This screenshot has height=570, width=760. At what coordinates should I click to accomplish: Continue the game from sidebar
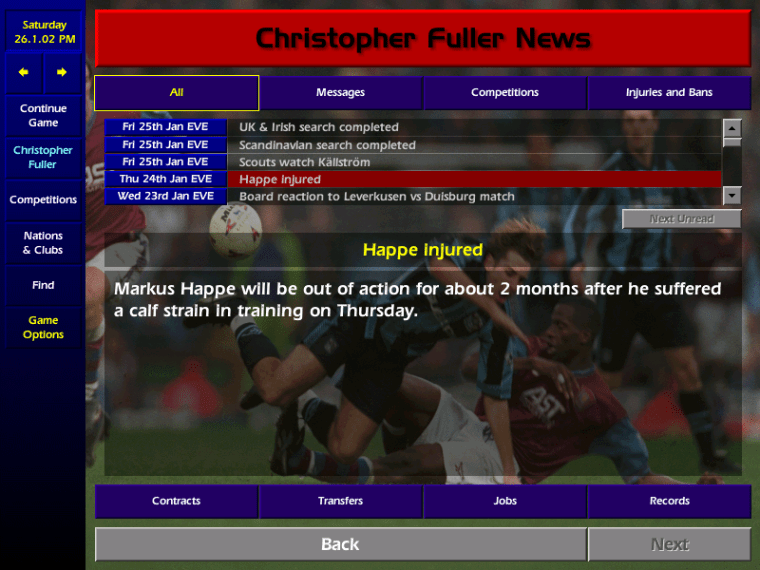[43, 115]
